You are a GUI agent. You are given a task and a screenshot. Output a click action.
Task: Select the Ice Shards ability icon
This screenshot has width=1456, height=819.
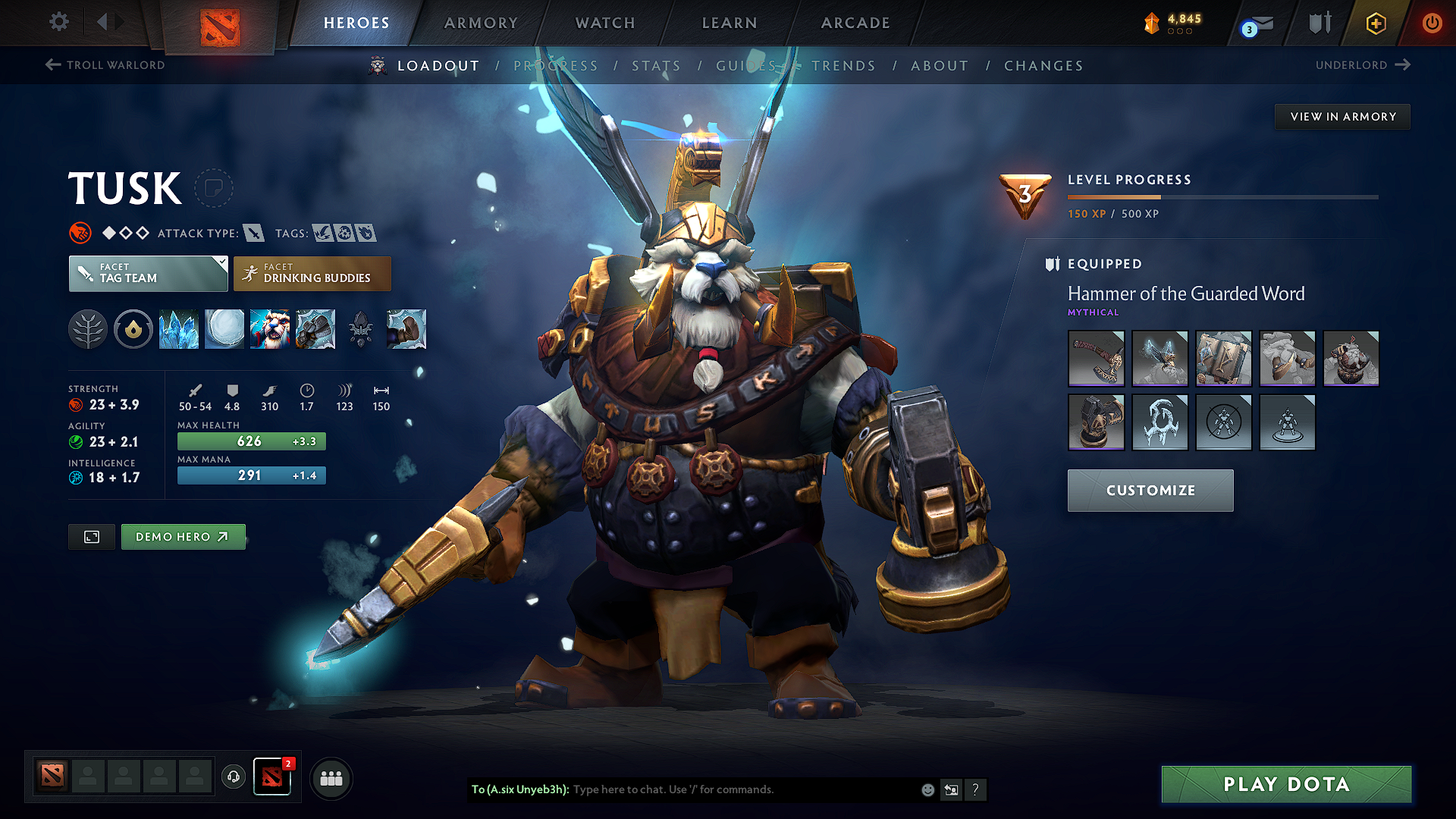point(179,329)
